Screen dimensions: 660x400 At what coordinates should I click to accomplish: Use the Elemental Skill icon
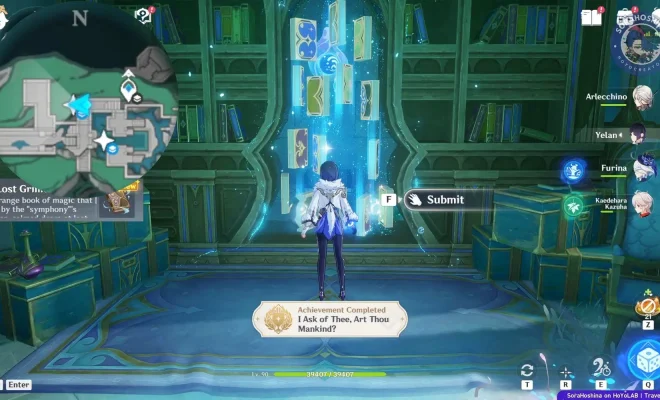(x=602, y=369)
